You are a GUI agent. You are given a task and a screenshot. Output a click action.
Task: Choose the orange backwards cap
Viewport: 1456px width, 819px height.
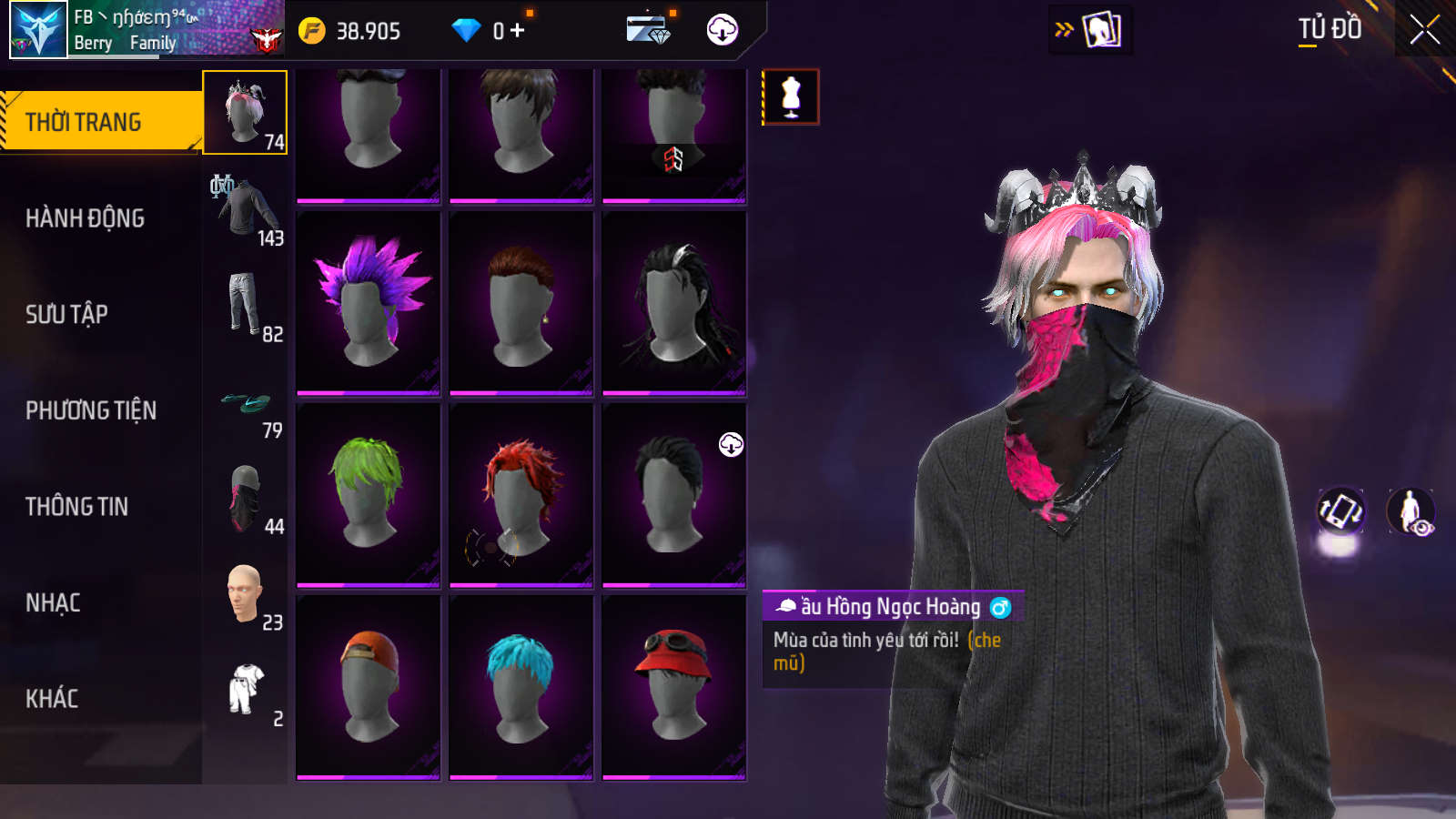(x=368, y=687)
